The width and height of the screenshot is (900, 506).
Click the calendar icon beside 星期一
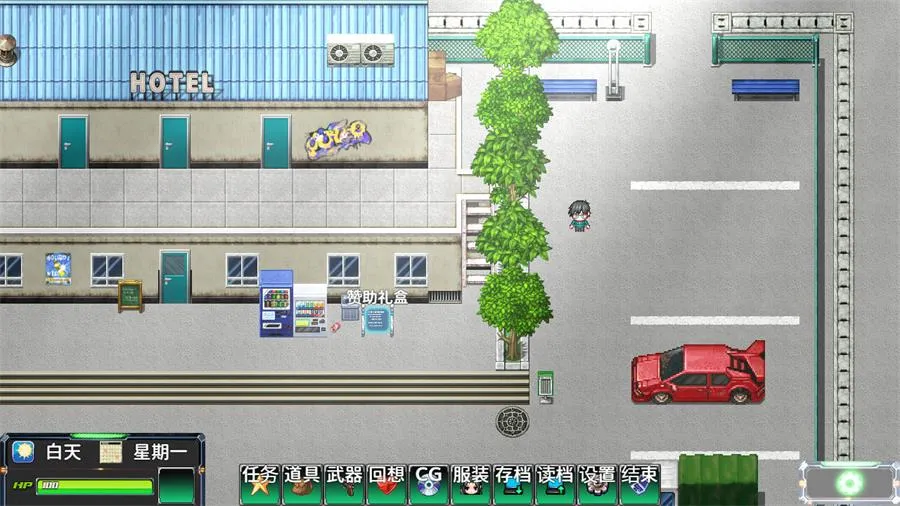click(110, 452)
